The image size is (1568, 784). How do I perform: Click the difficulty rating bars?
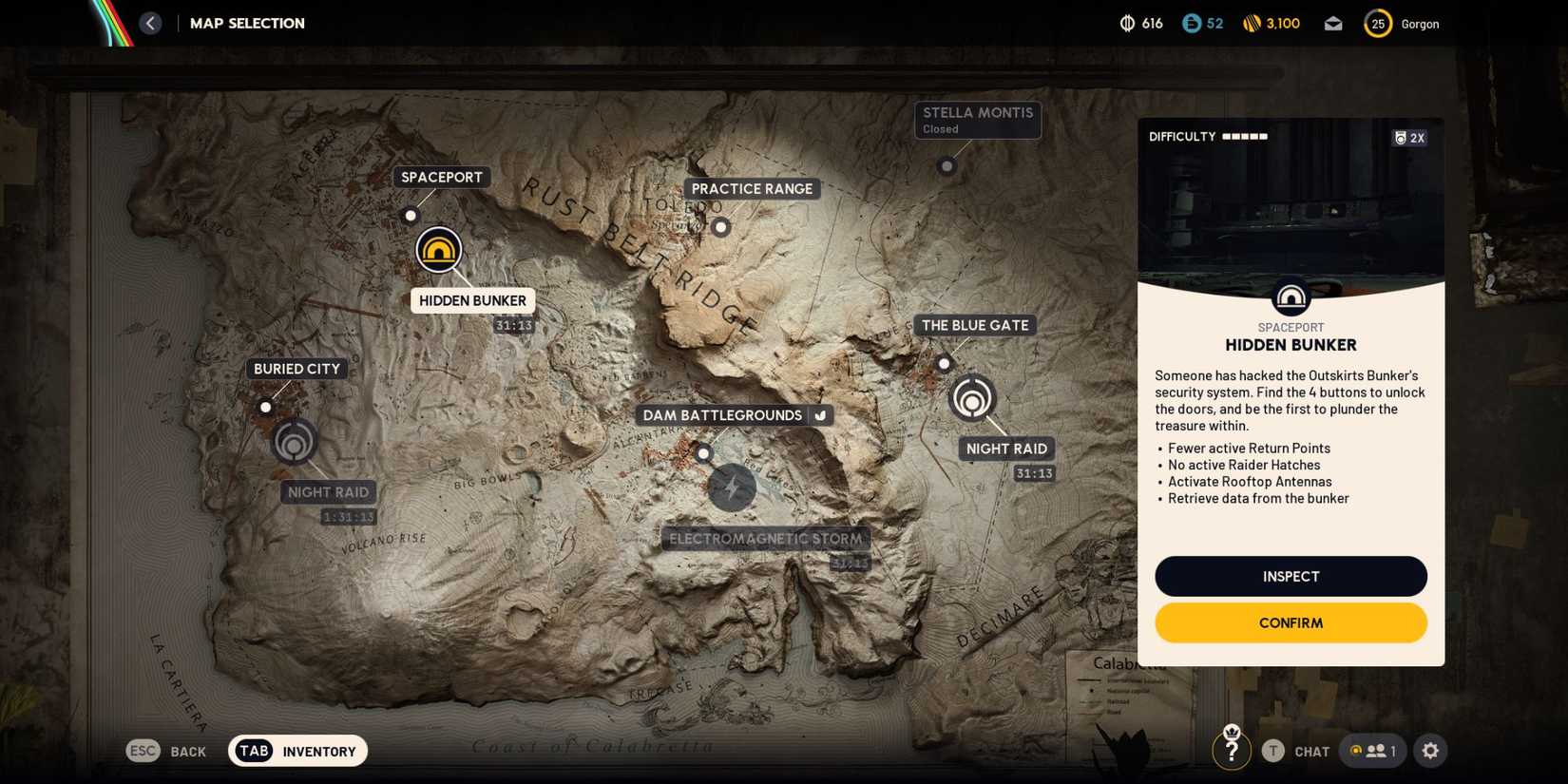tap(1243, 136)
